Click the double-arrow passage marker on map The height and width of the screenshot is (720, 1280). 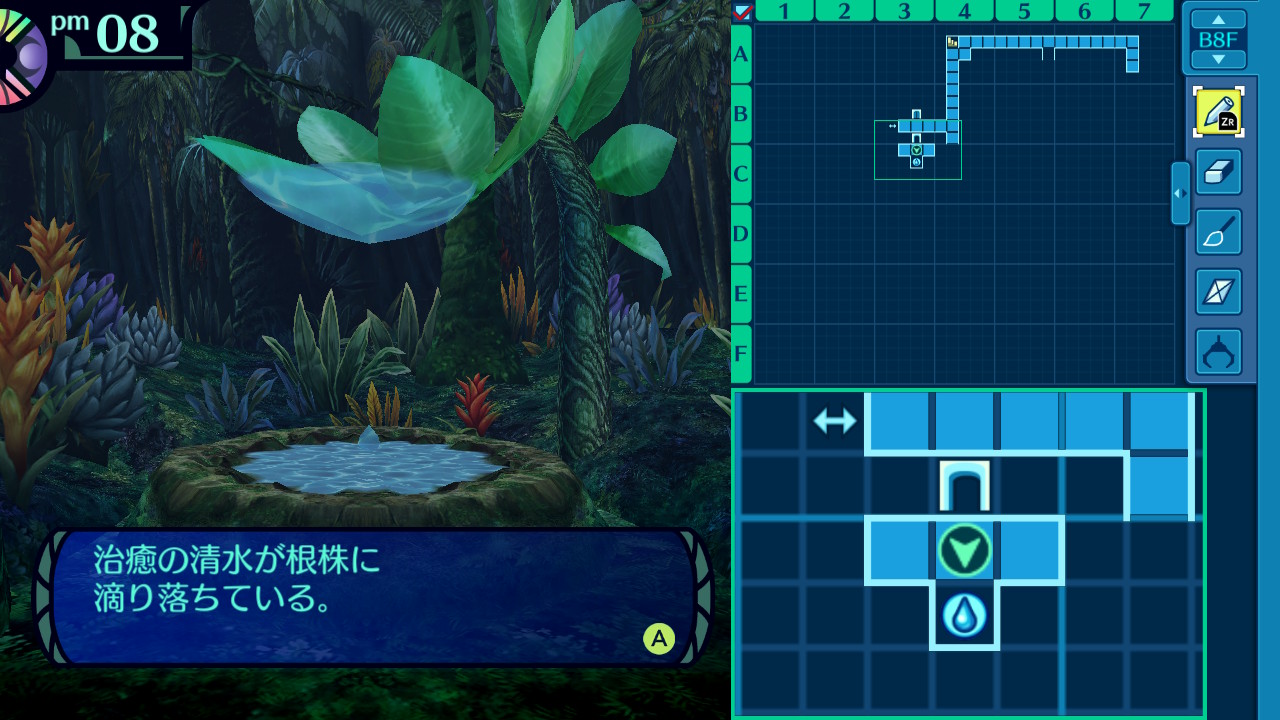(x=835, y=421)
